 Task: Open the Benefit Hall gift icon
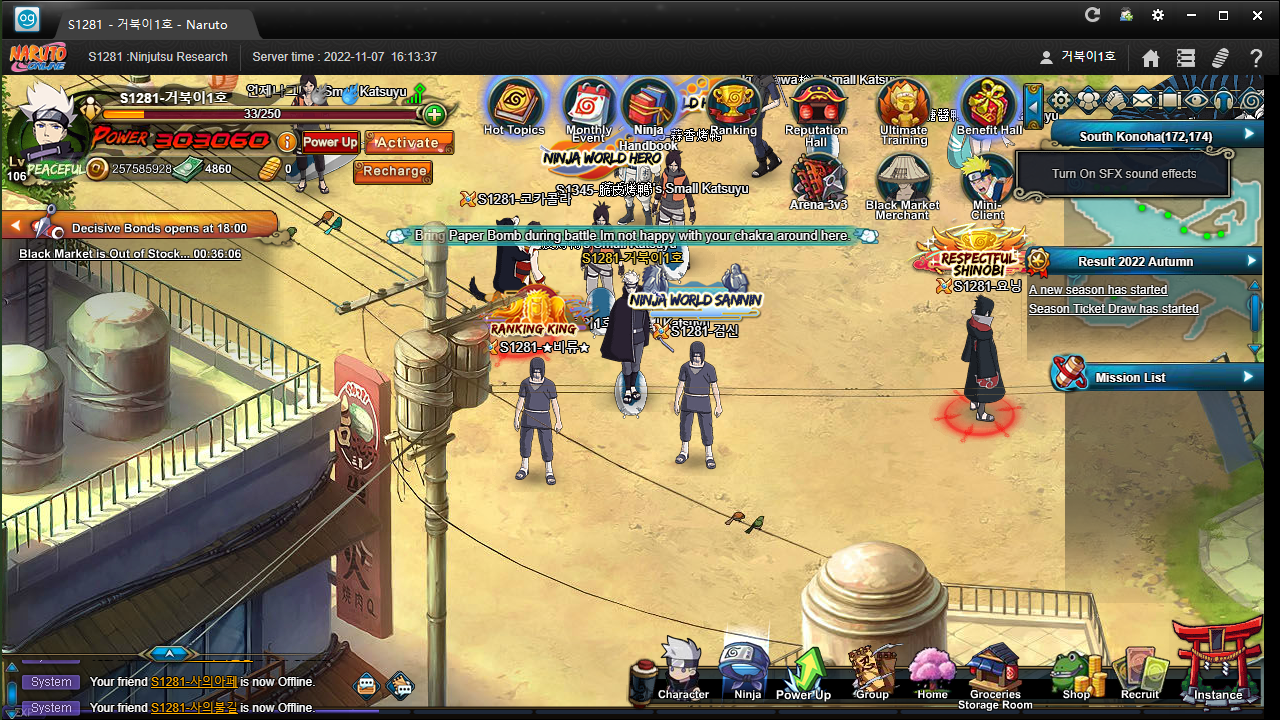pyautogui.click(x=989, y=106)
